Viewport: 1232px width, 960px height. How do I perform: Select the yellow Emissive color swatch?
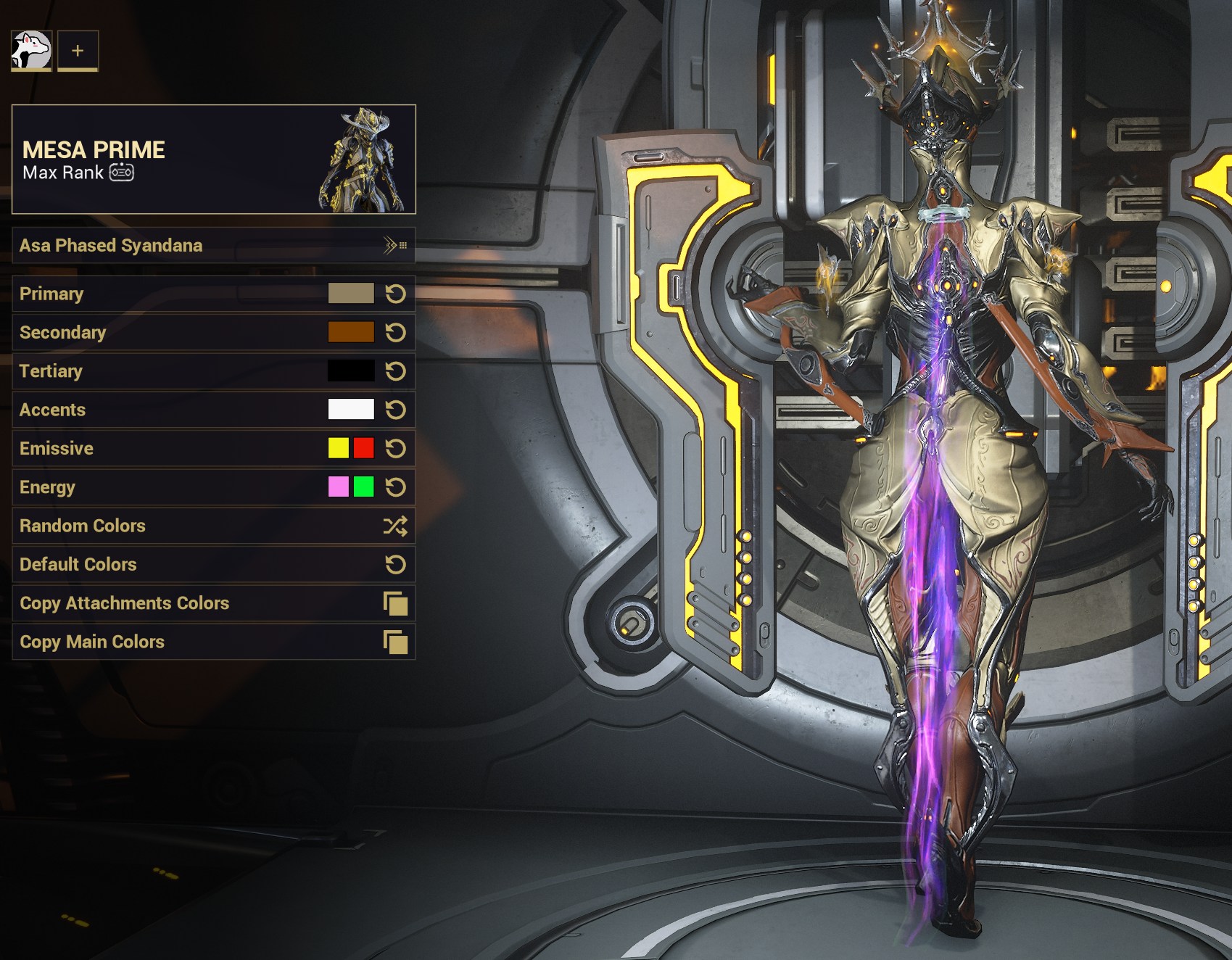[339, 448]
